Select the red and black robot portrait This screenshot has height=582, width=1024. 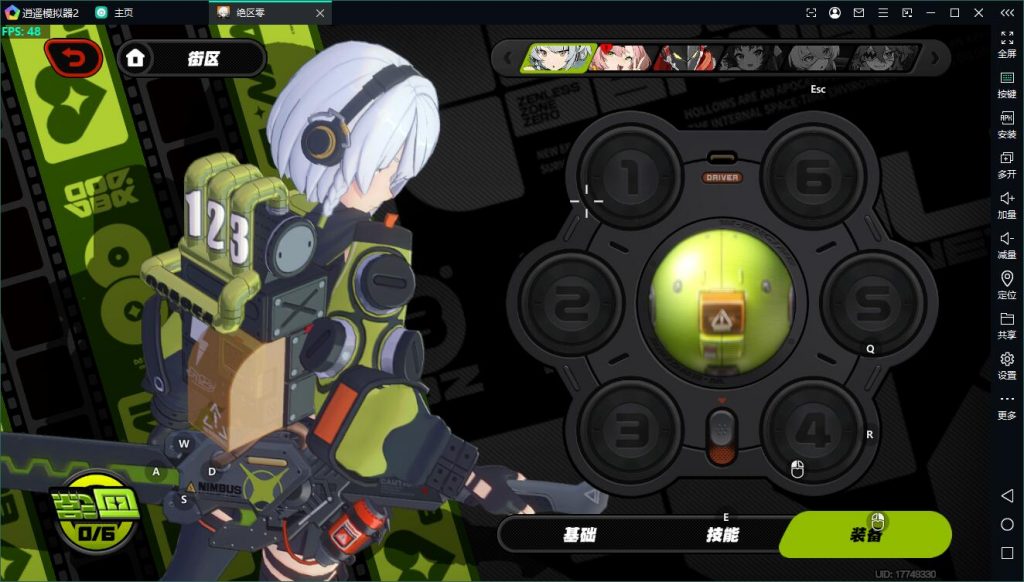[685, 58]
